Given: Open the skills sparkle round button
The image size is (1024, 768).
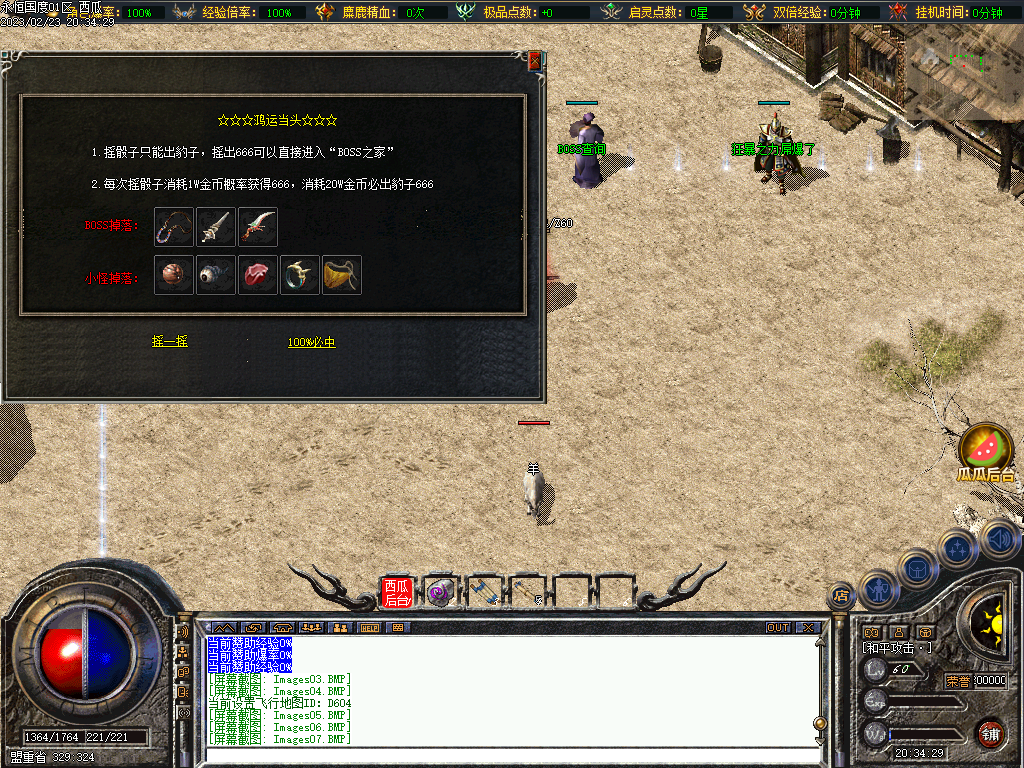Looking at the screenshot, I should click(x=958, y=548).
